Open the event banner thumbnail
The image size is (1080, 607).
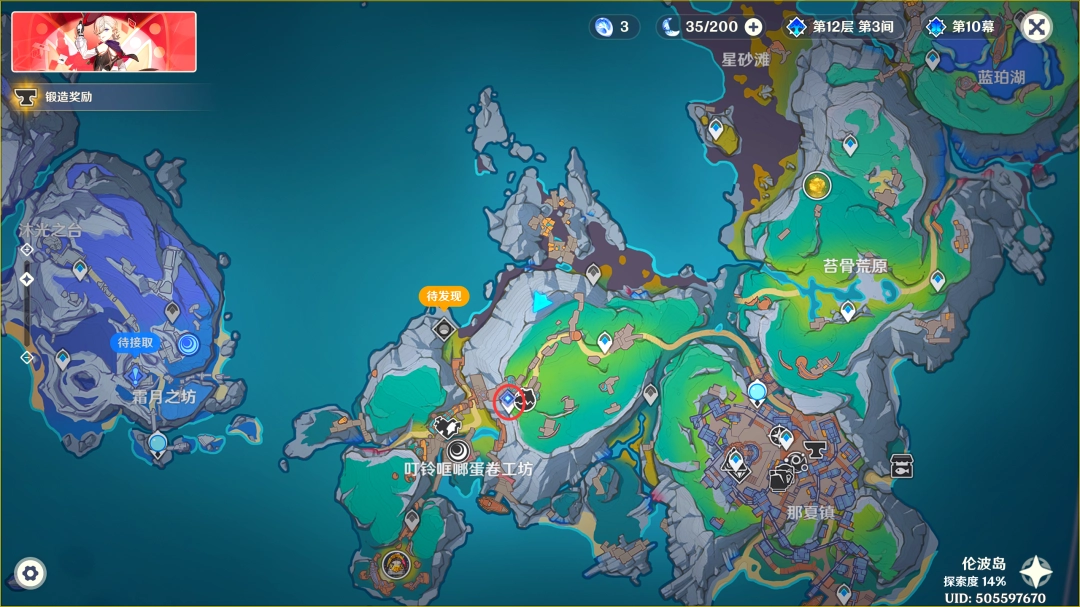pyautogui.click(x=104, y=42)
